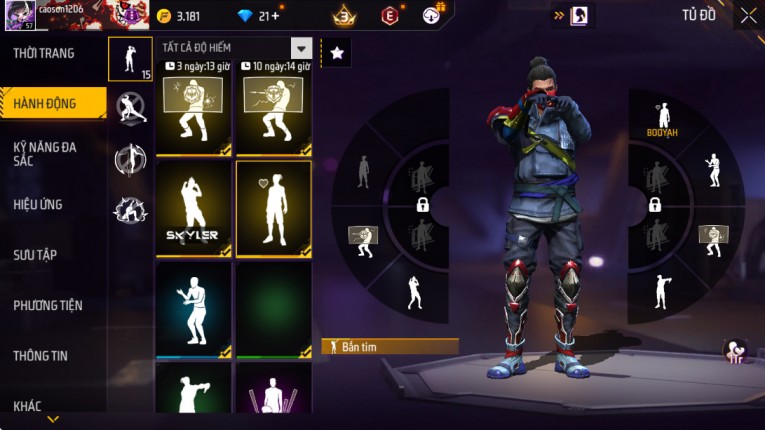765x430 pixels.
Task: Open the Khác category
Action: [28, 406]
